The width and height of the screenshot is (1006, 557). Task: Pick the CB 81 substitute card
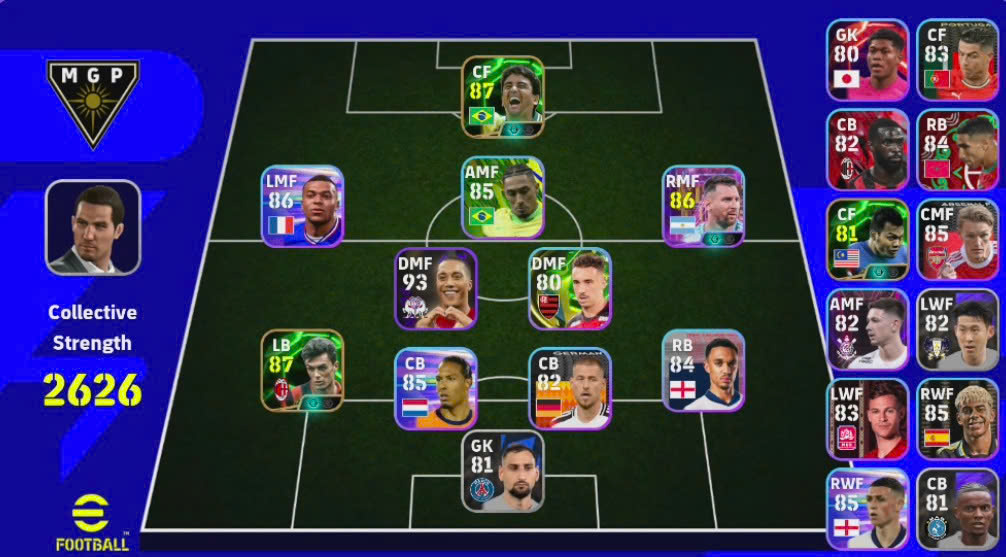(x=957, y=508)
